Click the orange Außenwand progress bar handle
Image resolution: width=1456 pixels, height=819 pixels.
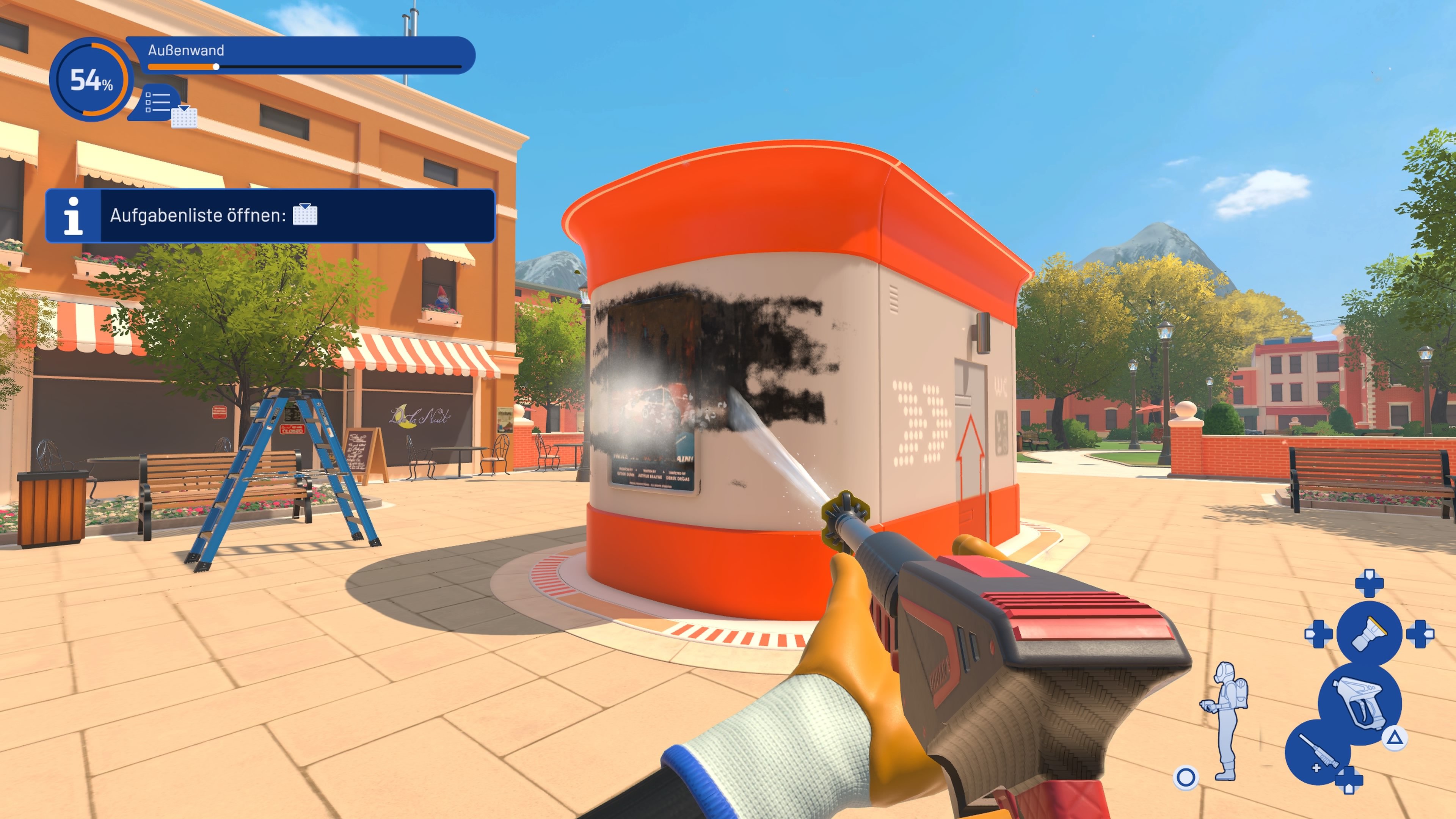tap(216, 66)
